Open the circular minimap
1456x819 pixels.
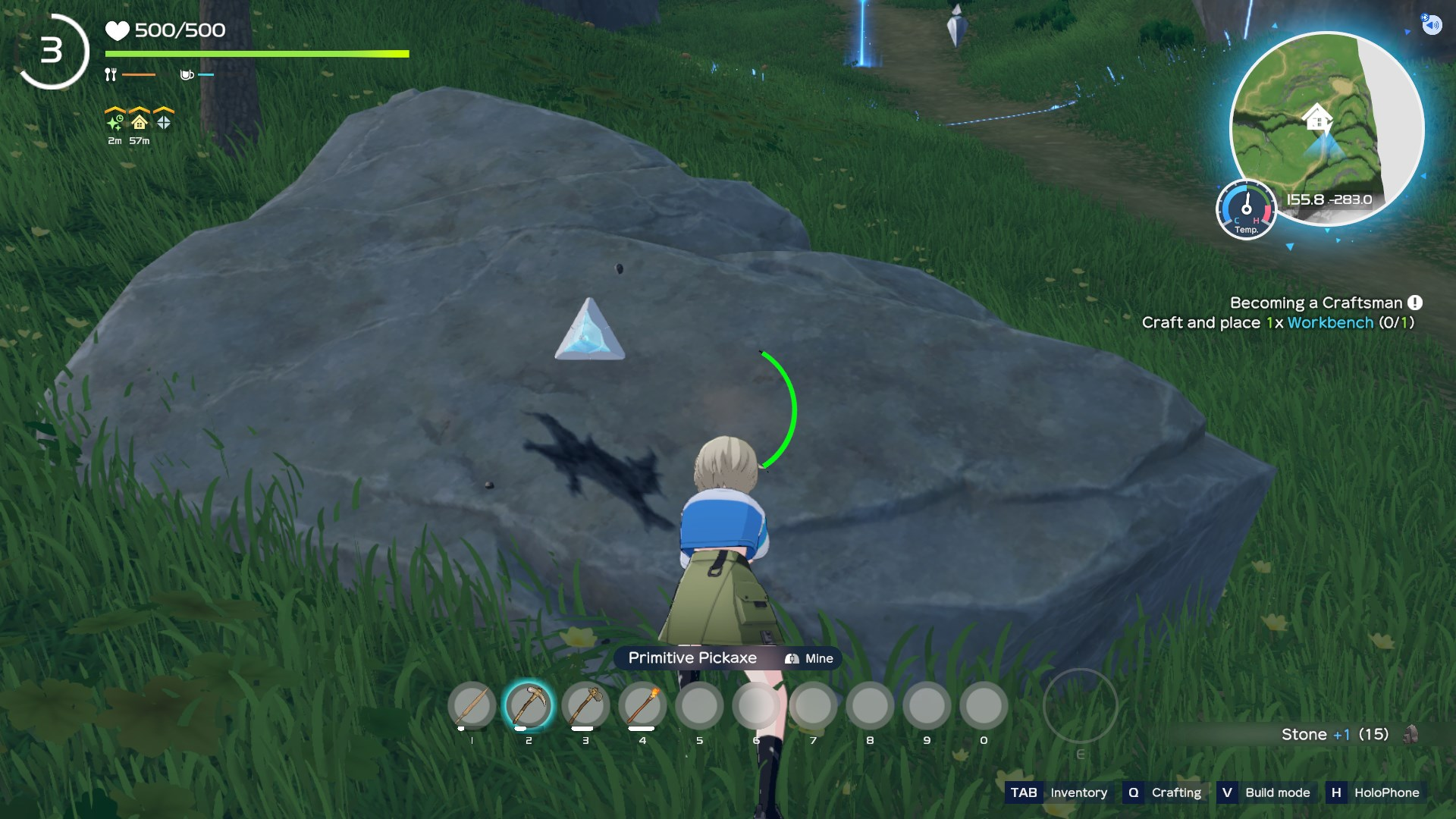click(1326, 127)
